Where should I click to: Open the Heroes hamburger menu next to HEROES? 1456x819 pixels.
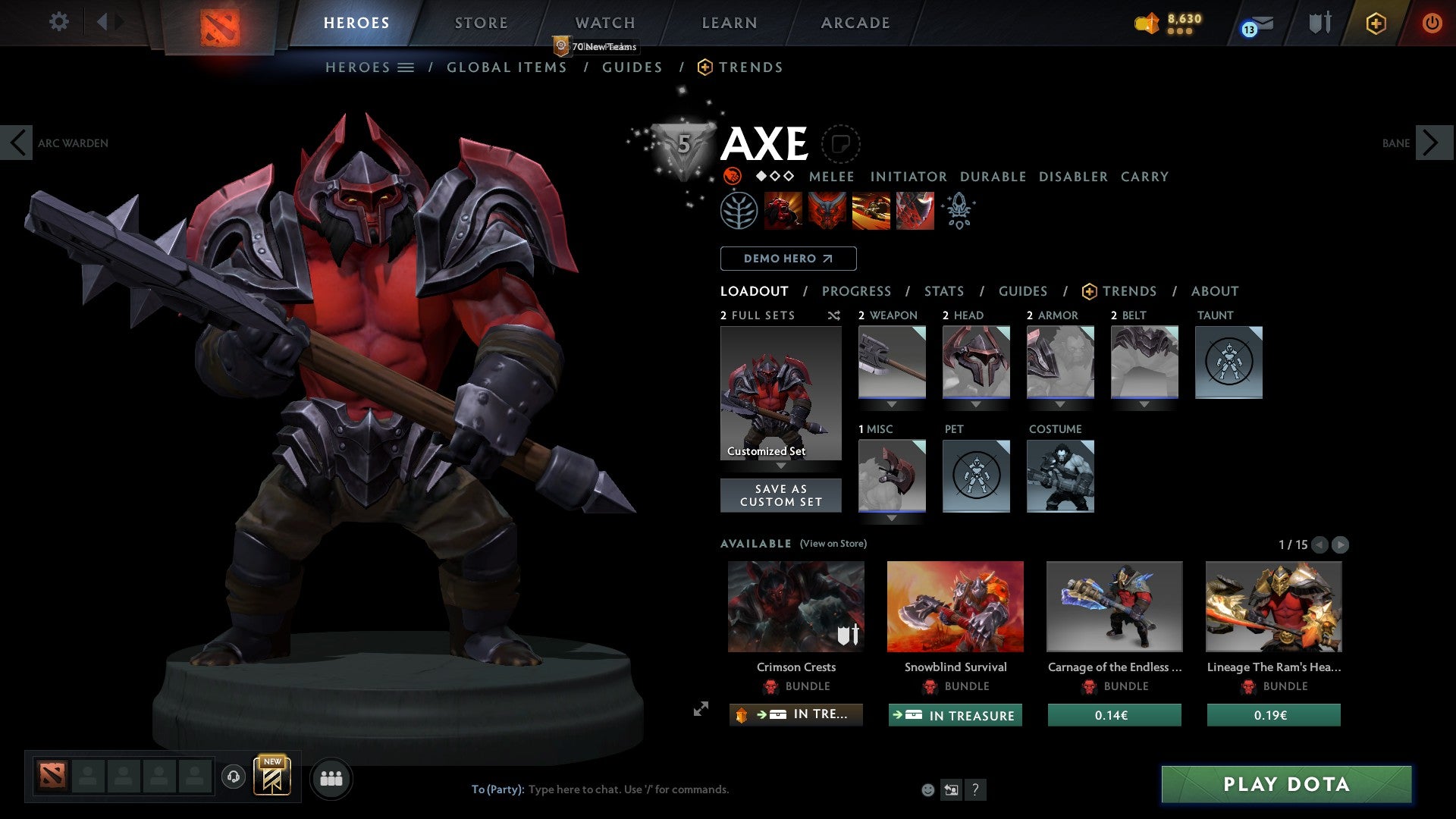point(407,67)
